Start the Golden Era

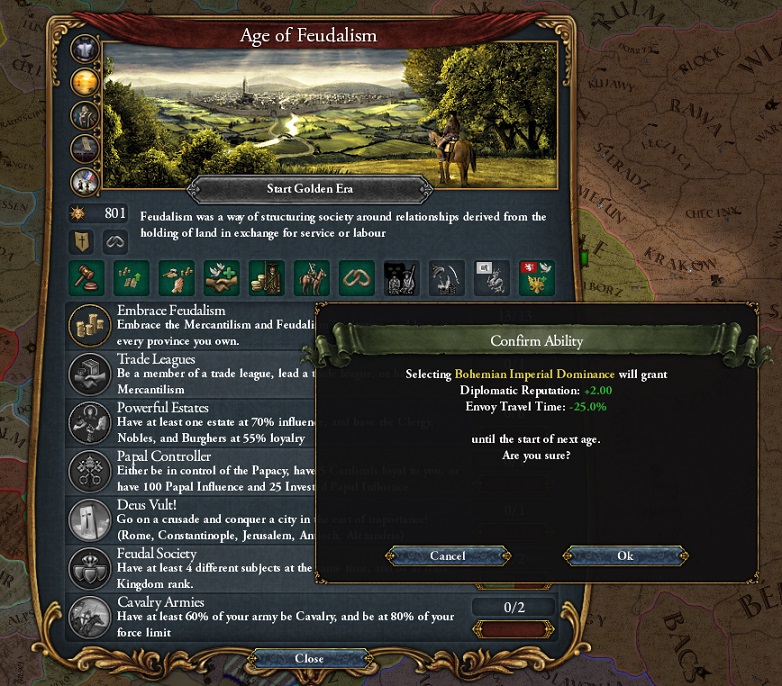click(309, 188)
